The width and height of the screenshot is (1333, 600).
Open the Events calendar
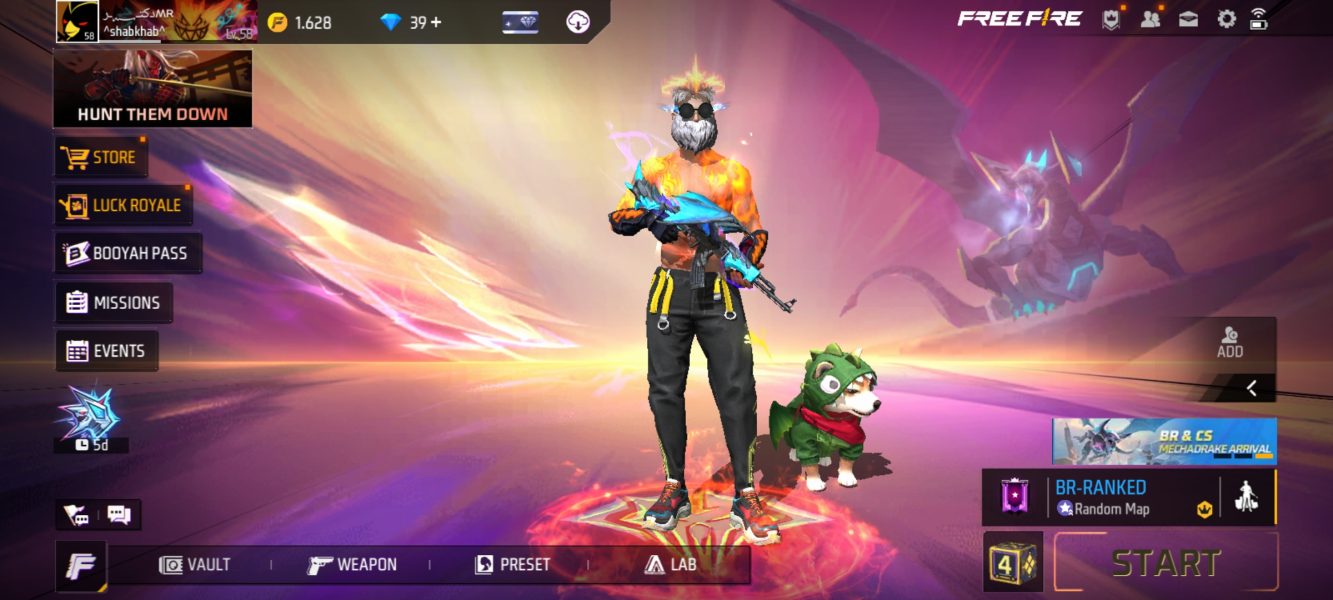[106, 351]
